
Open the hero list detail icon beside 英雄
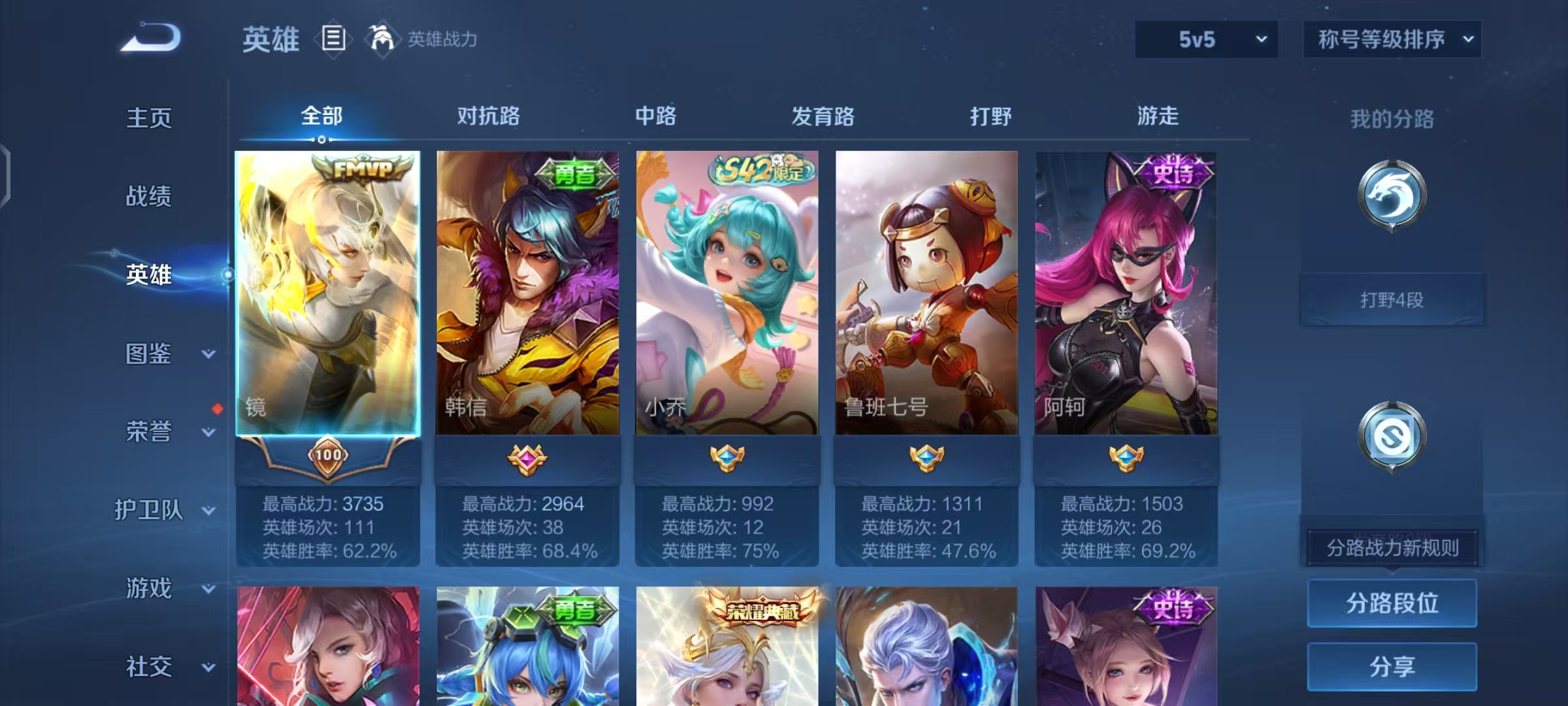[x=333, y=39]
